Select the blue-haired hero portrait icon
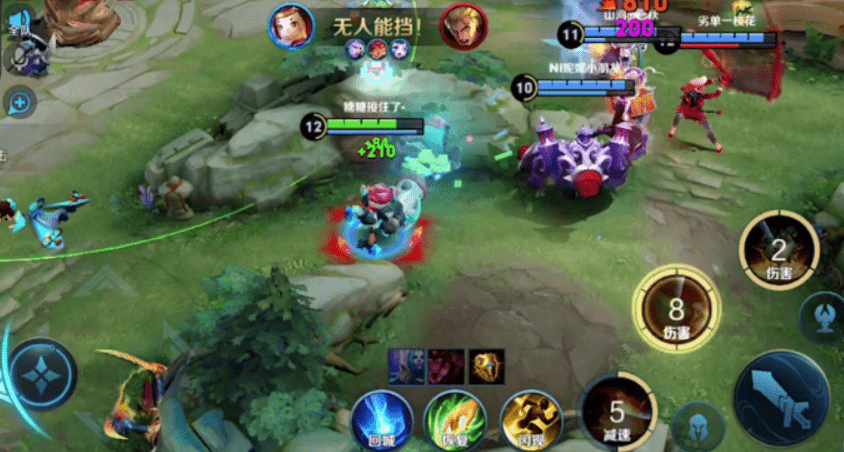The width and height of the screenshot is (844, 452). (406, 366)
